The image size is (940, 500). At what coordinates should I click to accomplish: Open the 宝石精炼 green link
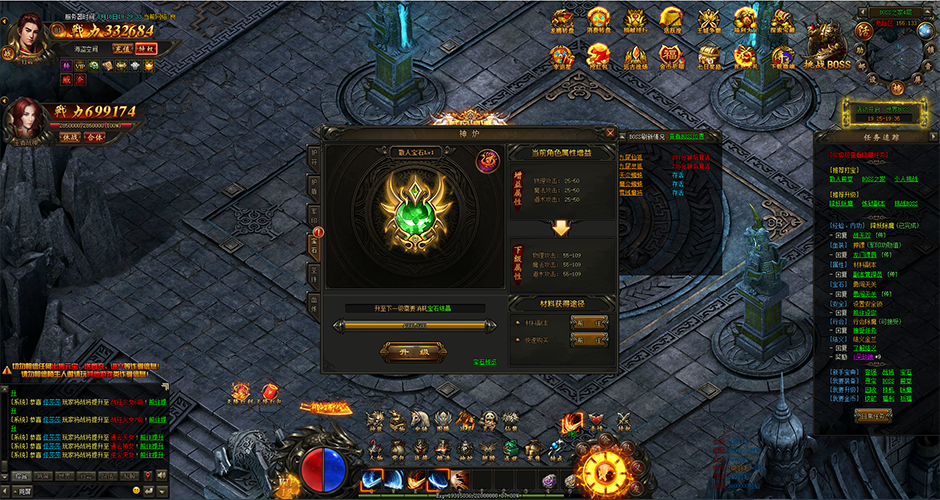(x=485, y=363)
